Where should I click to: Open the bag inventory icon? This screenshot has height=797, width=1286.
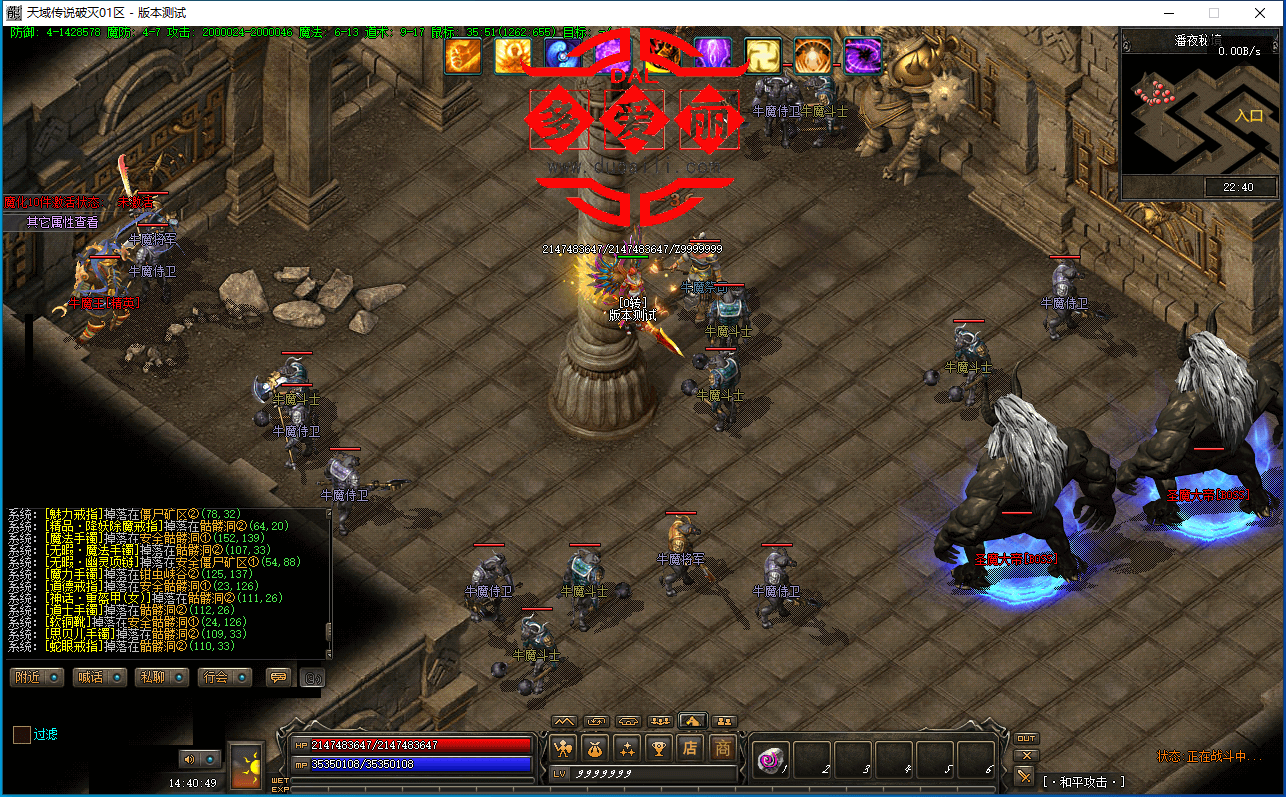pos(596,747)
